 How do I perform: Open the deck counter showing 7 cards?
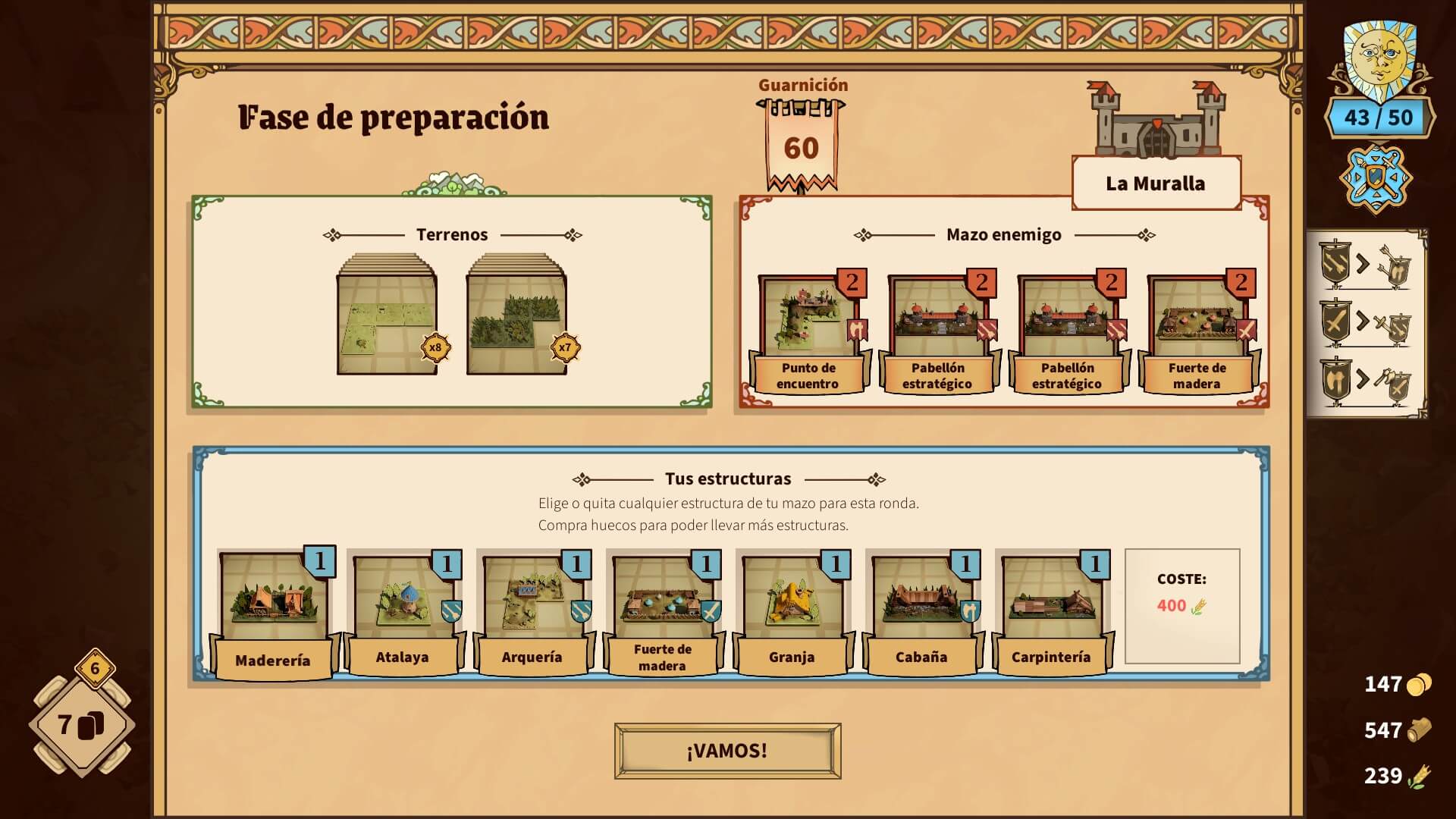82,726
